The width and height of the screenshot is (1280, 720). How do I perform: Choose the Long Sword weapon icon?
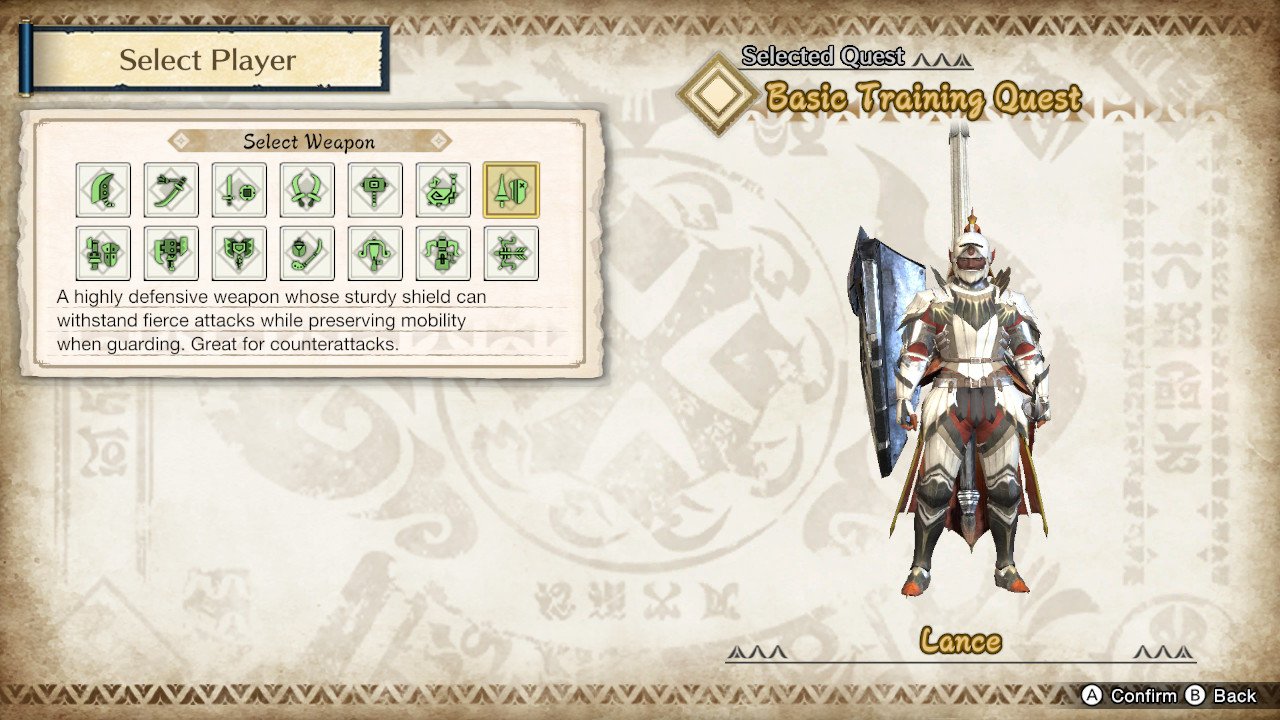pos(171,190)
